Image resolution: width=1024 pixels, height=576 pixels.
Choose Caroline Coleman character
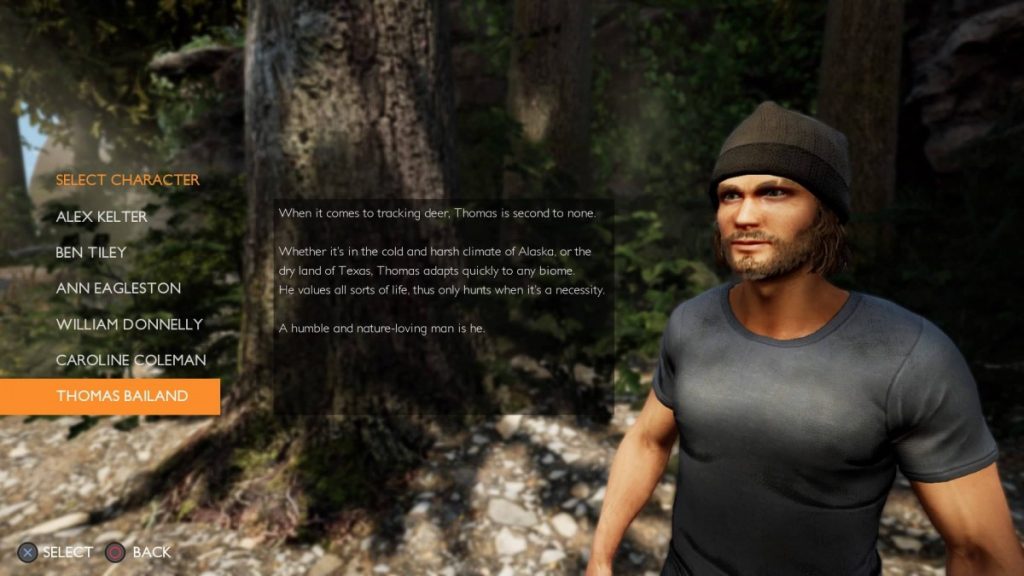[129, 360]
